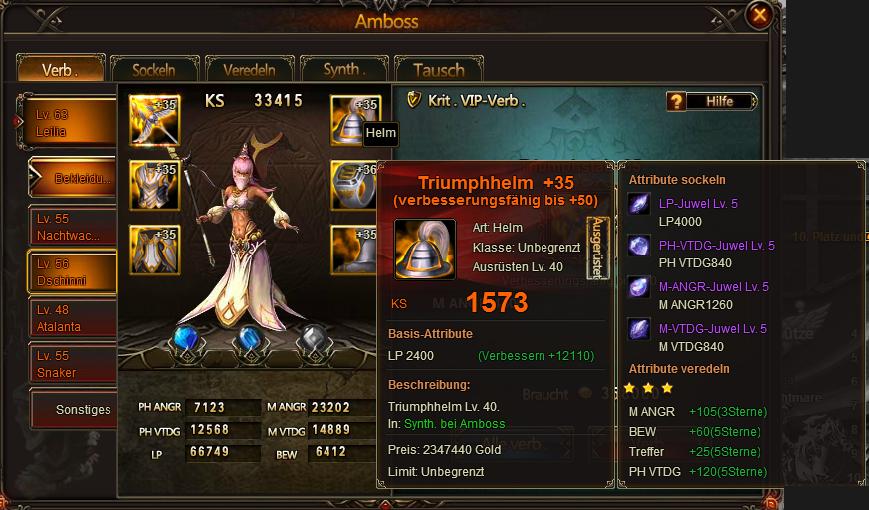
Task: Select Leilia Lv. 63 in character list
Action: click(70, 123)
